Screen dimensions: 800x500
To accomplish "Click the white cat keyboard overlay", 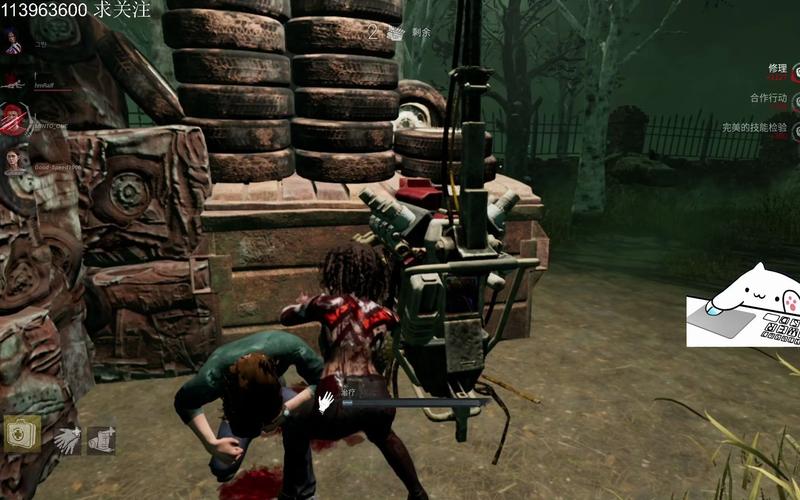I will tap(742, 305).
